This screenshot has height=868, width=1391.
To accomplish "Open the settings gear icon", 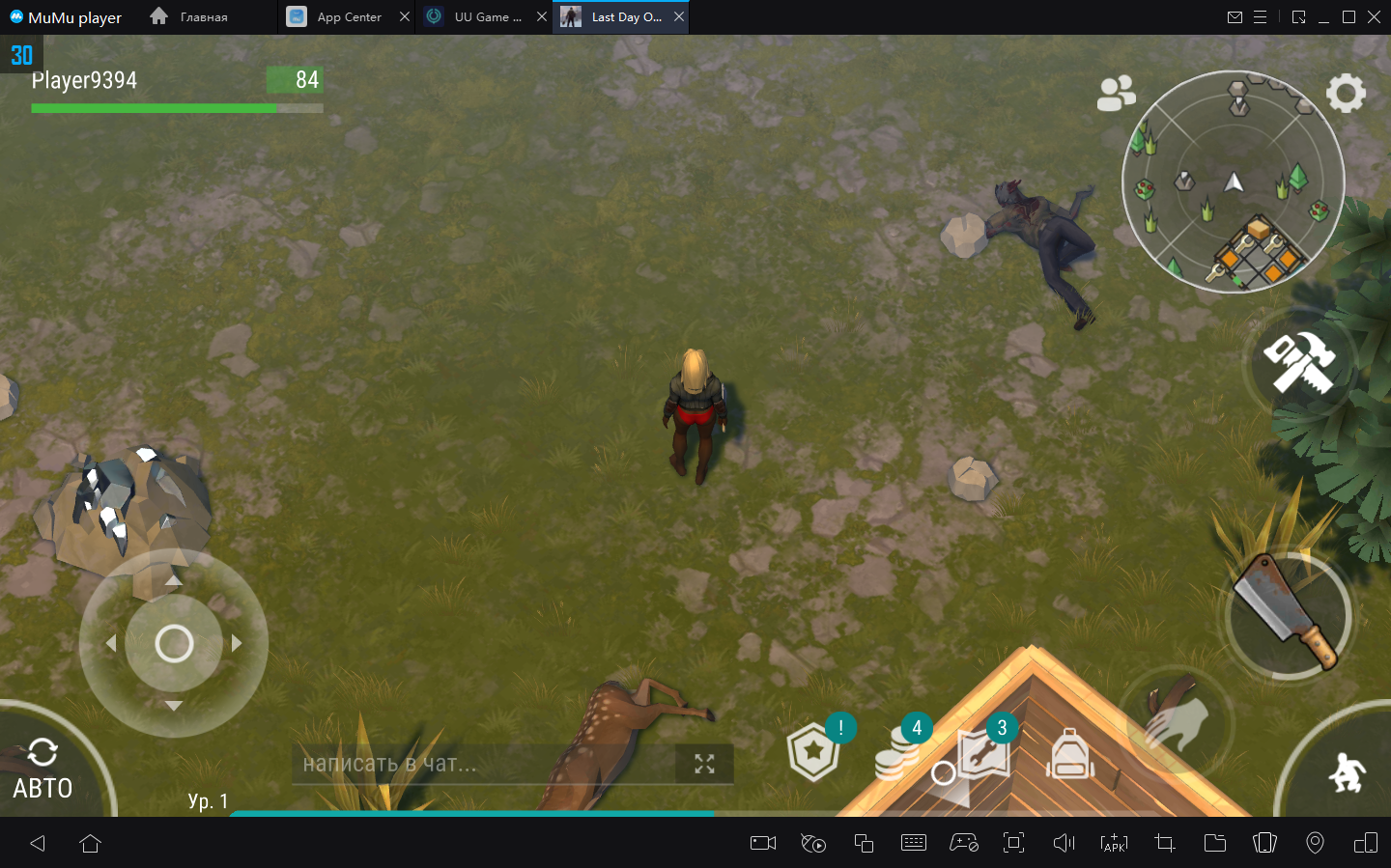I will coord(1346,94).
